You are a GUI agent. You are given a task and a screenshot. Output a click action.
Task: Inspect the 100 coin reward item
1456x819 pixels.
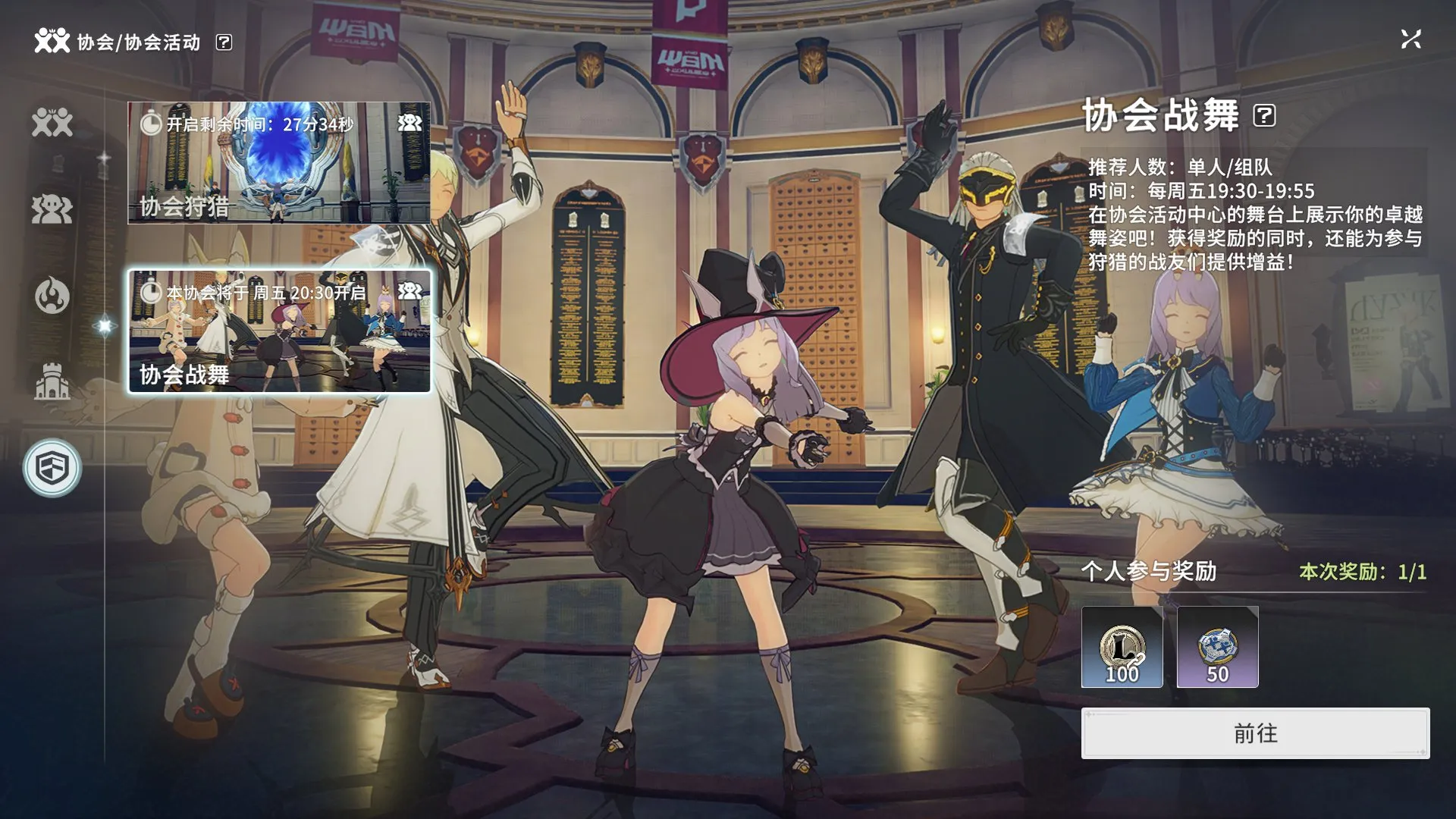1122,647
